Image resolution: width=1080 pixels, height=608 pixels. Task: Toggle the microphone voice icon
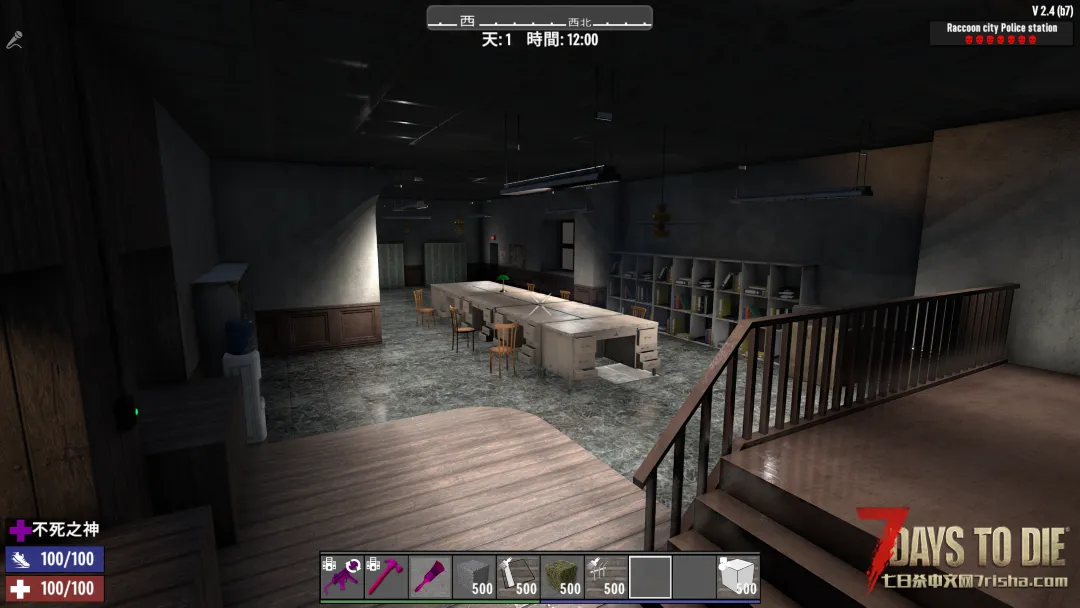pos(14,40)
